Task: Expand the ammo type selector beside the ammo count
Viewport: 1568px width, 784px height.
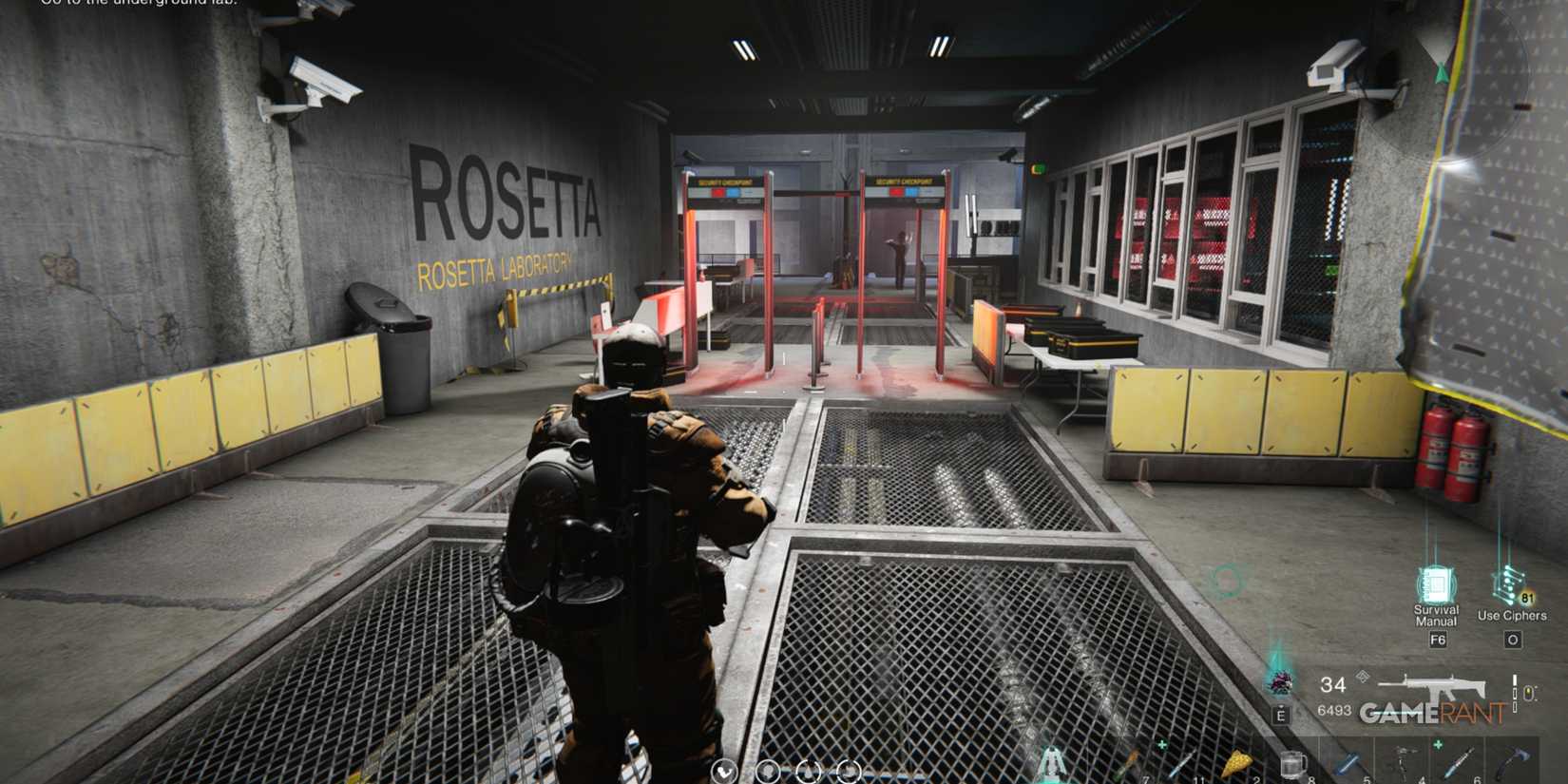Action: pyautogui.click(x=1362, y=676)
